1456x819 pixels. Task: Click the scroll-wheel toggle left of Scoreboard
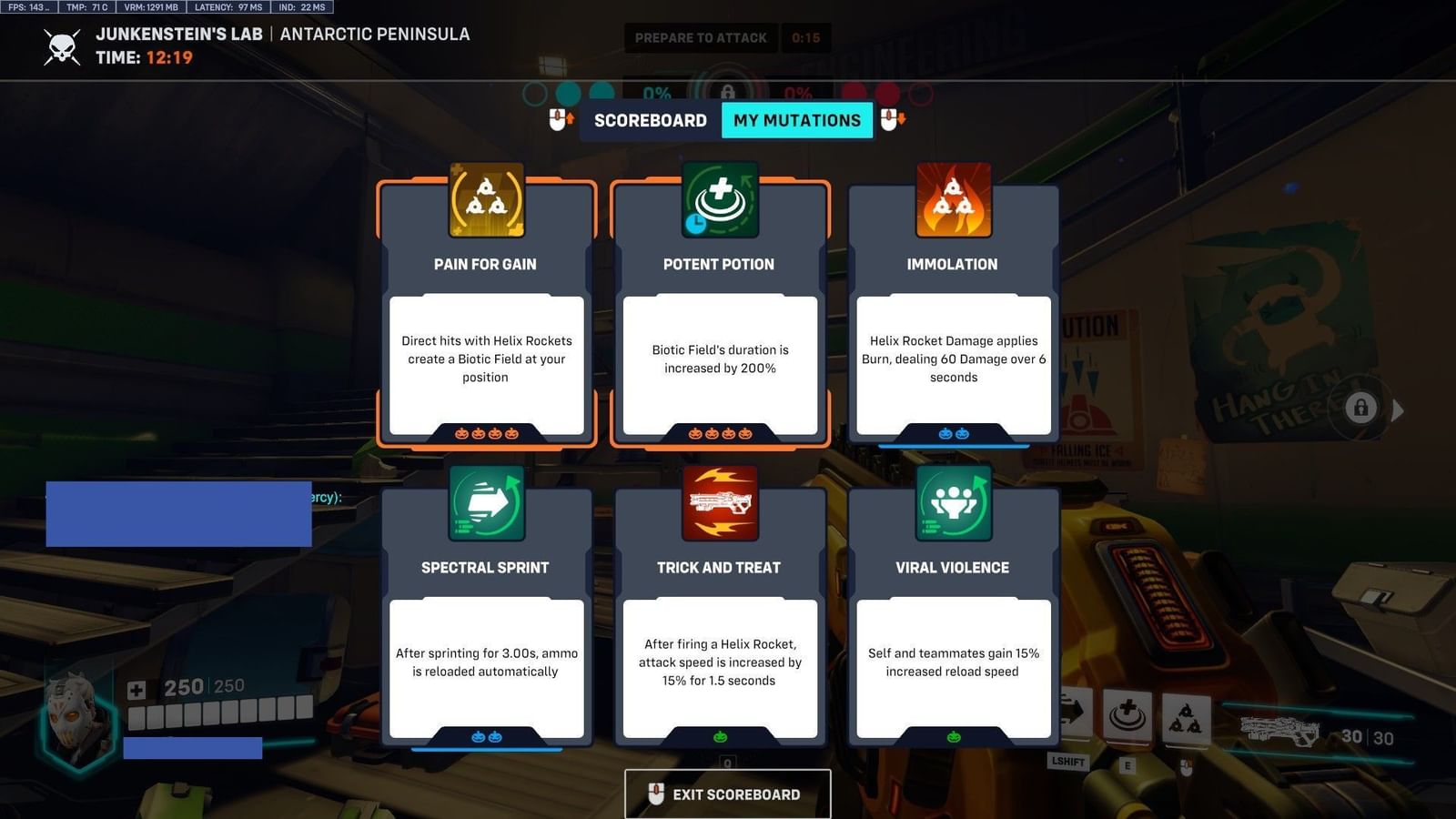pyautogui.click(x=558, y=119)
